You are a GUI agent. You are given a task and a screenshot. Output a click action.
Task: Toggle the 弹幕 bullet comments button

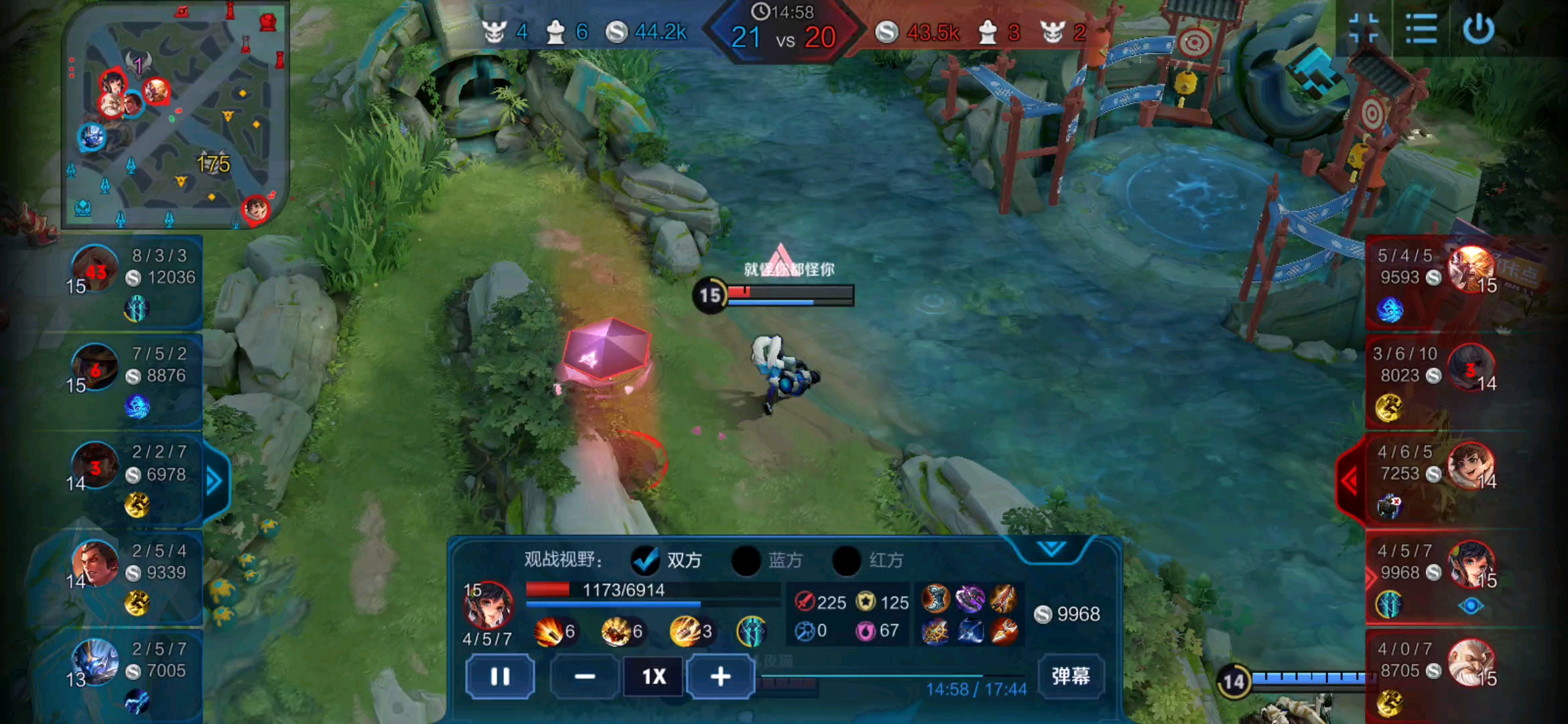click(x=1070, y=676)
